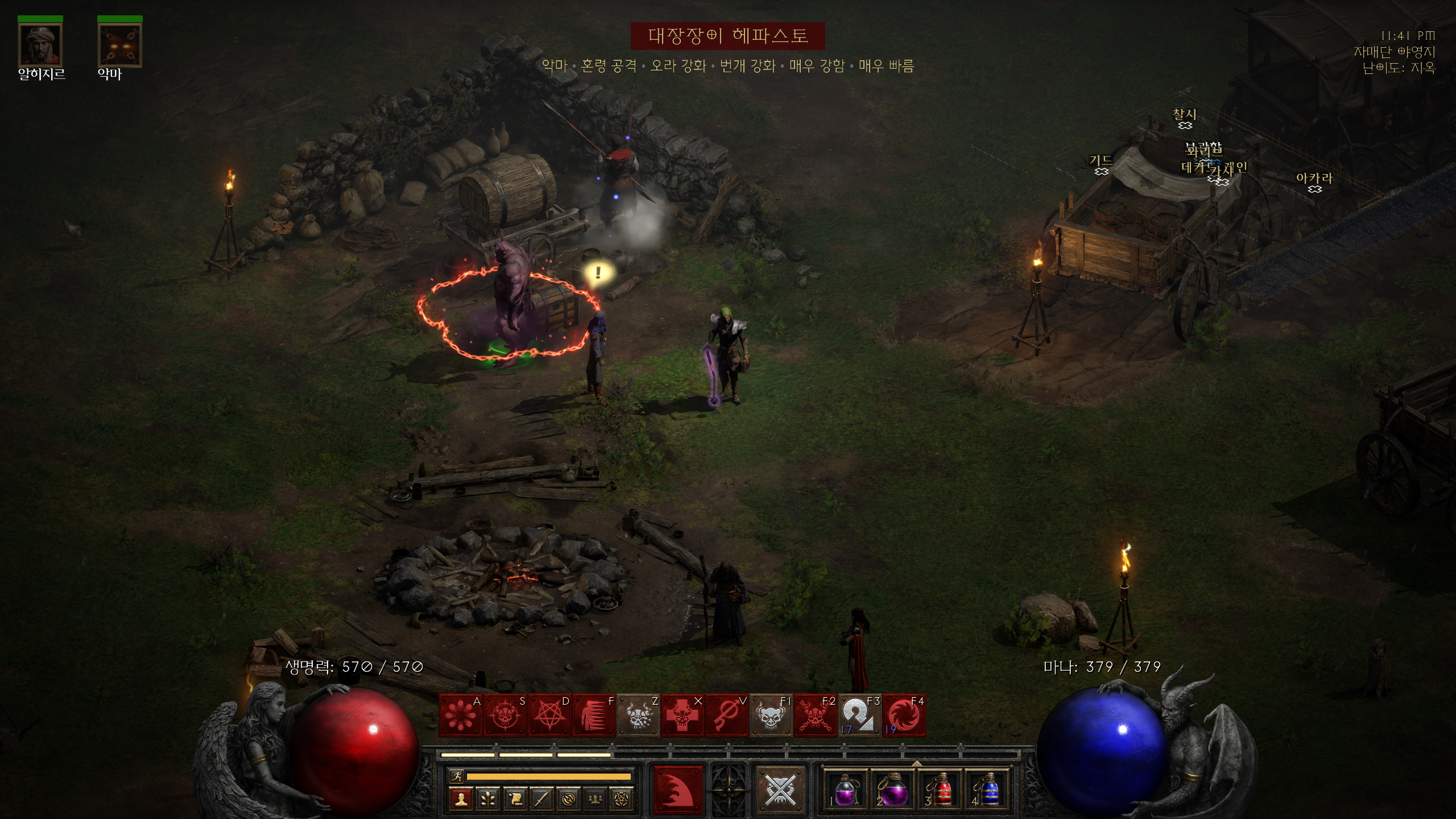Open the right-click crossed-out skull skill selector
Image resolution: width=1456 pixels, height=819 pixels.
(779, 789)
